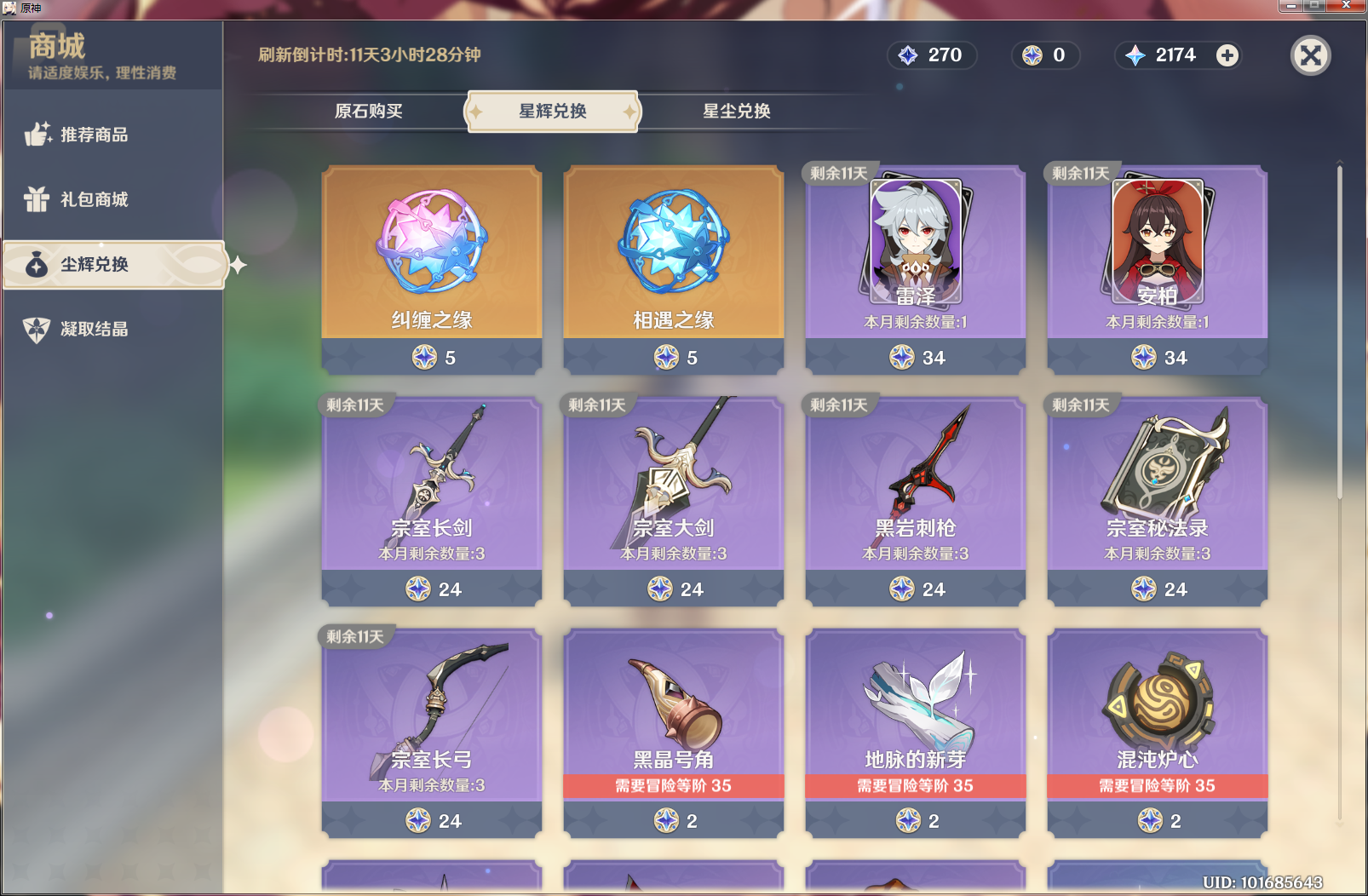Pick the 宗室长剑 weapon card
Viewport: 1368px width, 896px height.
pos(432,501)
